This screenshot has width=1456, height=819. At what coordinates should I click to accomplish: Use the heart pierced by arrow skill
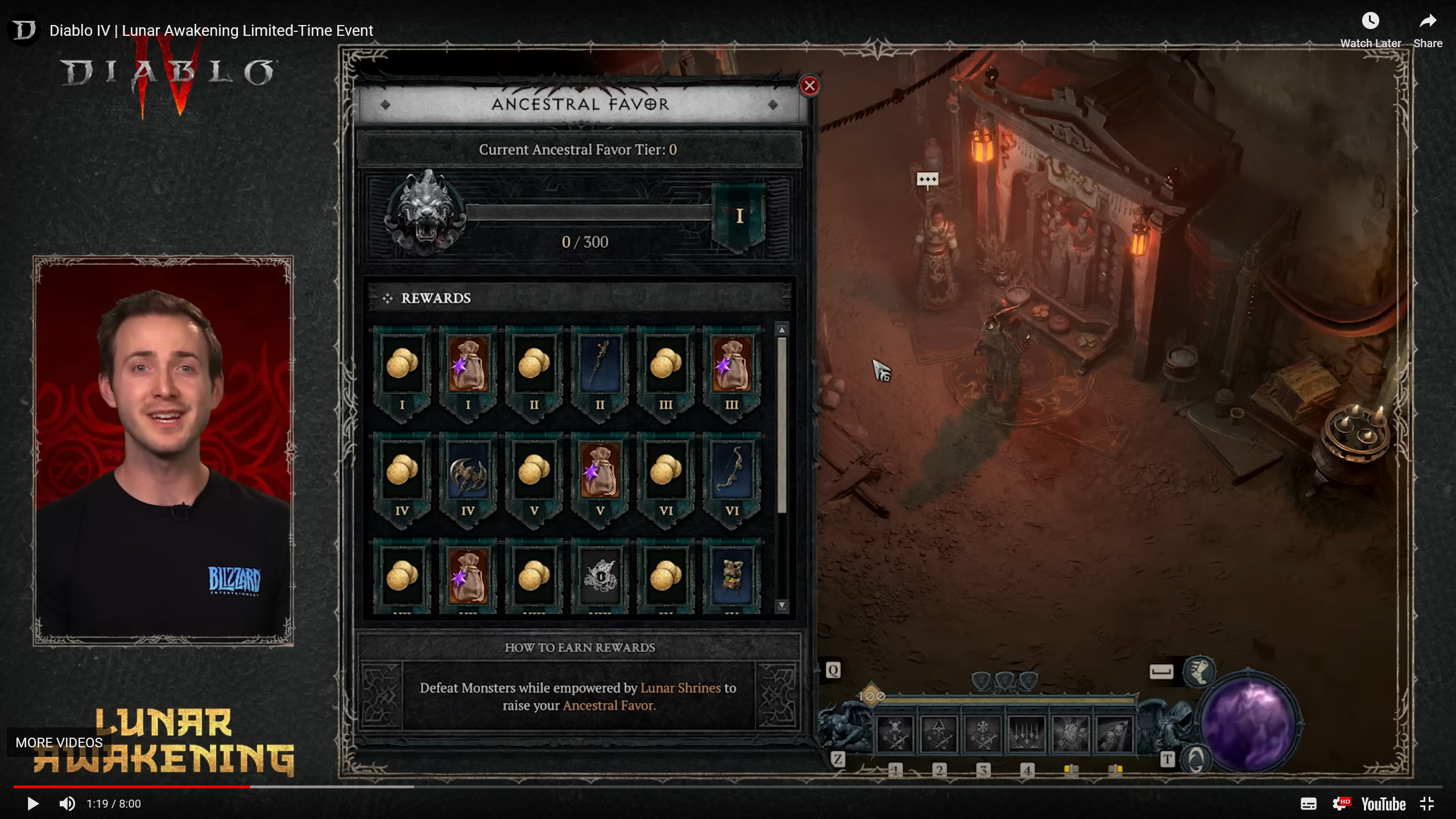click(x=1070, y=734)
